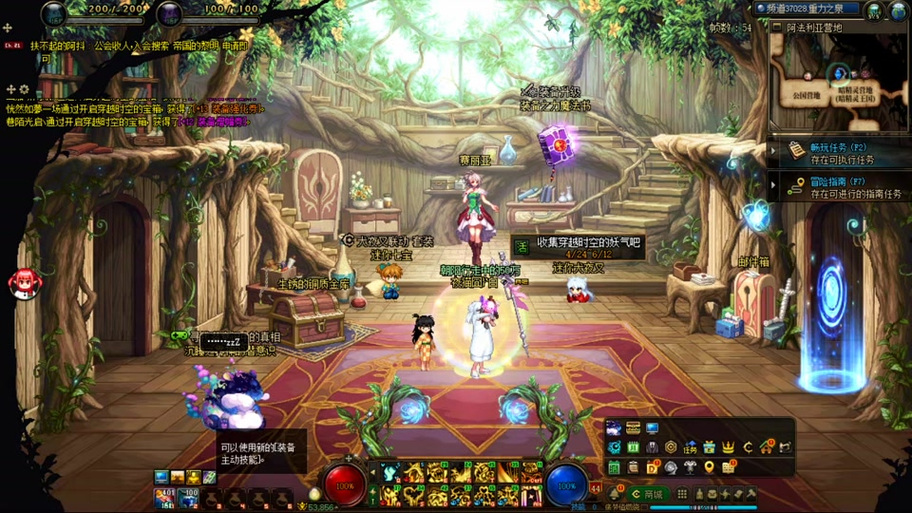Viewport: 912px width, 513px height.
Task: Click the 任务 quest icon in the menu panel
Action: pos(690,447)
